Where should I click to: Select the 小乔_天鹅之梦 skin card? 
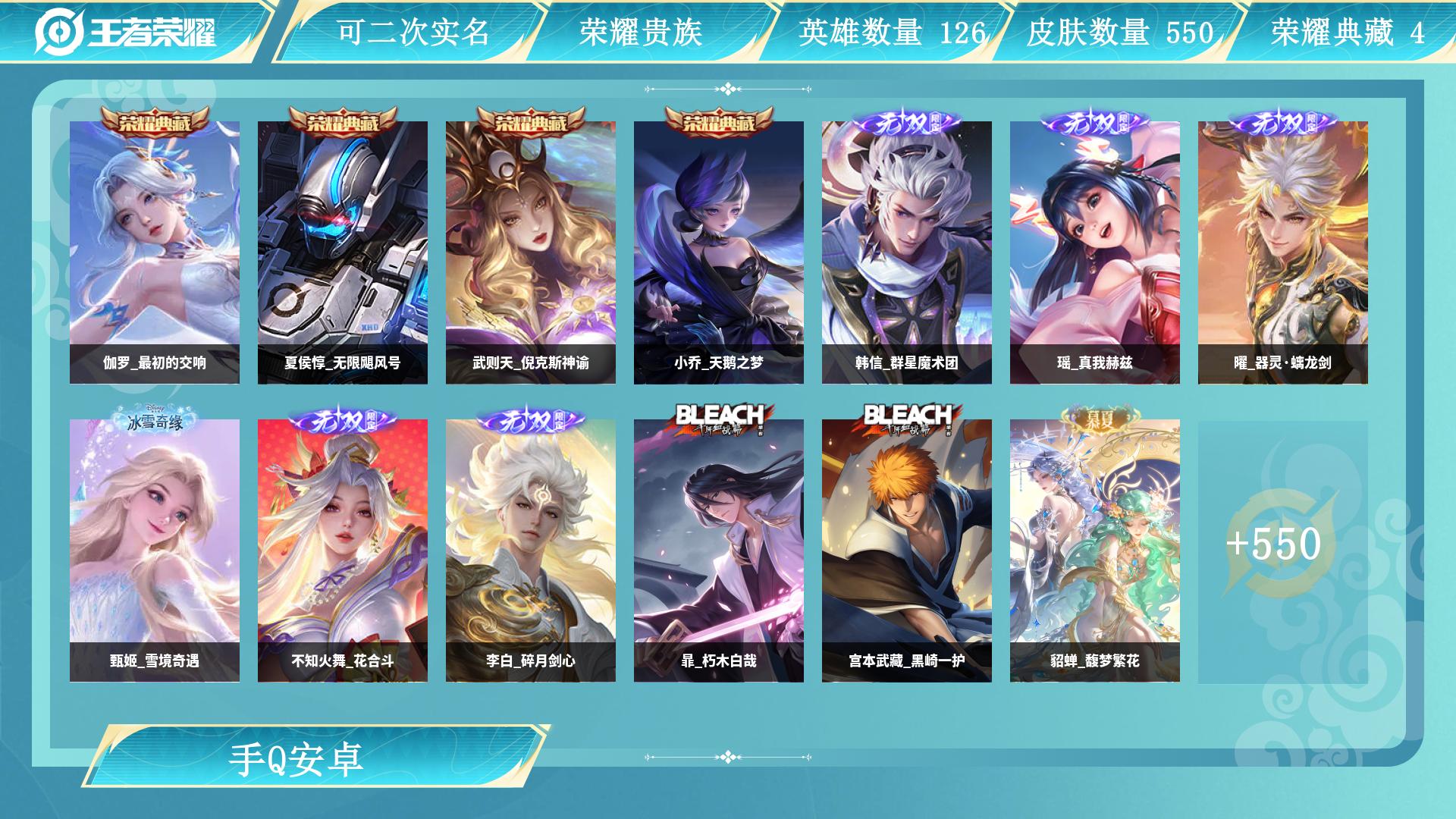coord(719,252)
